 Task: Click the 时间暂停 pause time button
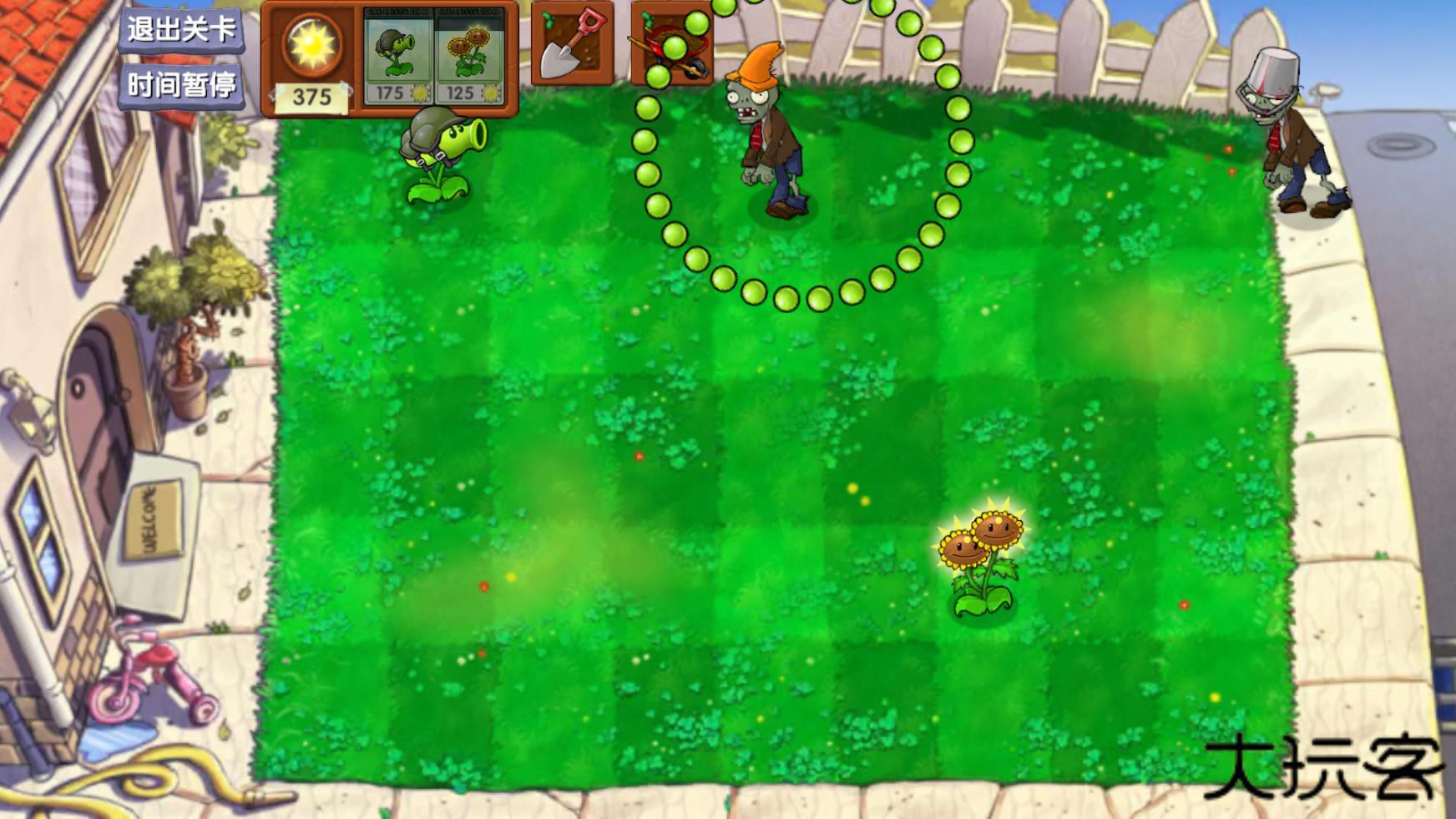(x=183, y=83)
